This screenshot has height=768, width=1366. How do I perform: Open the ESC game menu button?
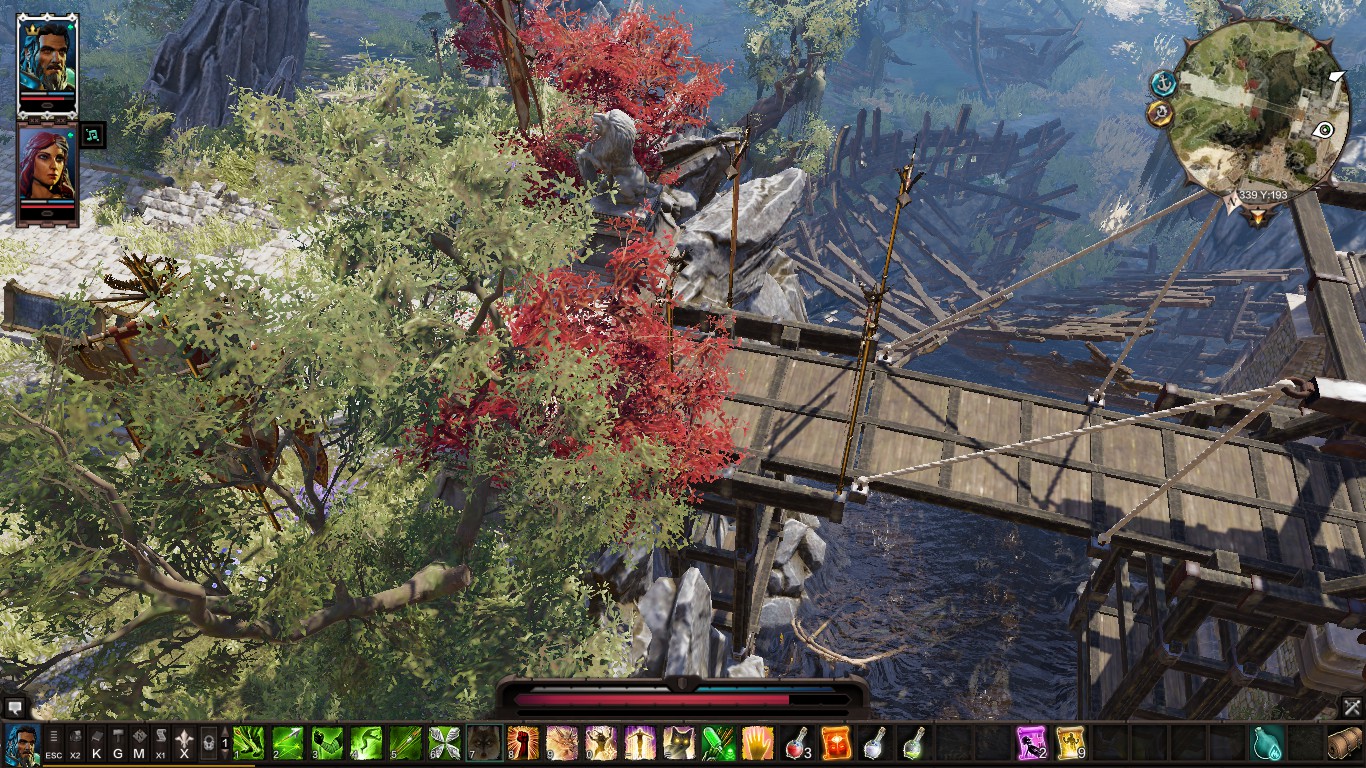pos(54,744)
